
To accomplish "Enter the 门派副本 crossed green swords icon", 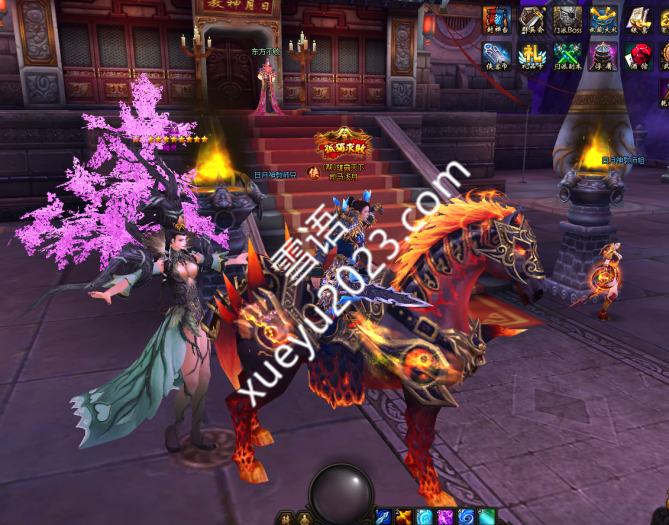I will (x=567, y=55).
